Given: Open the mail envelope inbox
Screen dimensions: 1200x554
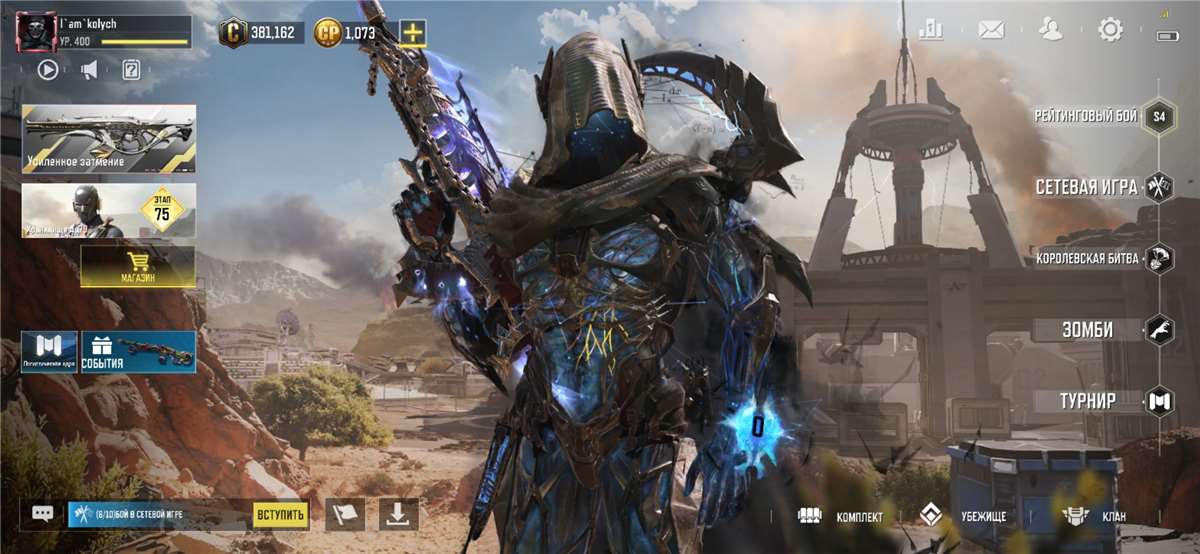Looking at the screenshot, I should [x=991, y=29].
